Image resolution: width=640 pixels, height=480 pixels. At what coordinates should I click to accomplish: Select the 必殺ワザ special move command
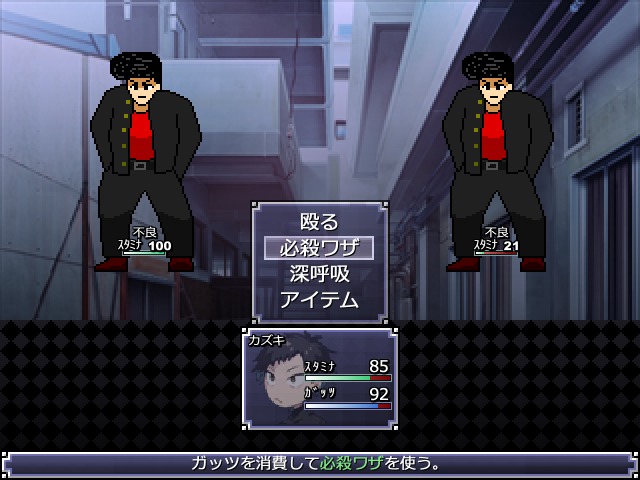pos(319,247)
